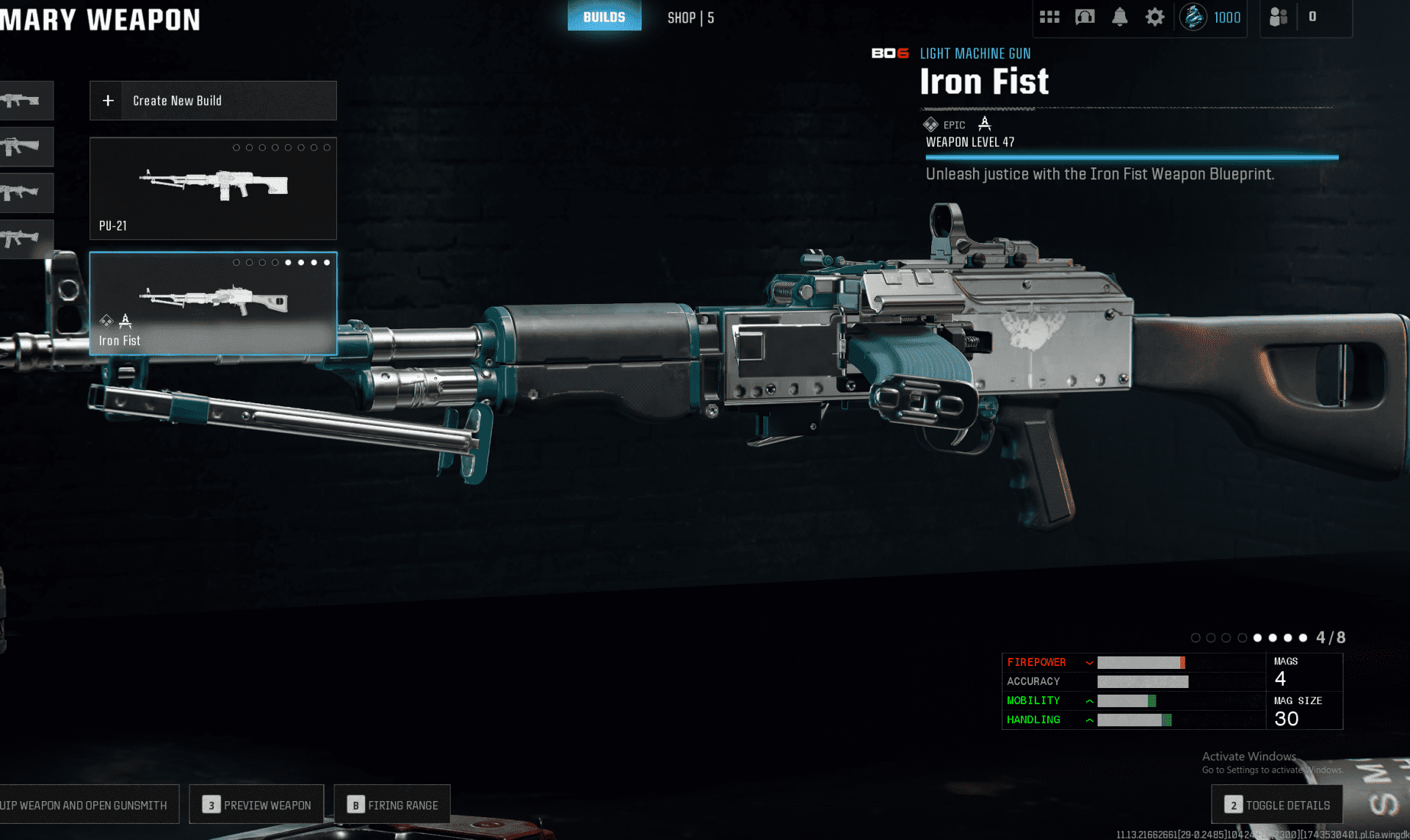1410x840 pixels.
Task: Enter the Firing Range
Action: point(392,805)
